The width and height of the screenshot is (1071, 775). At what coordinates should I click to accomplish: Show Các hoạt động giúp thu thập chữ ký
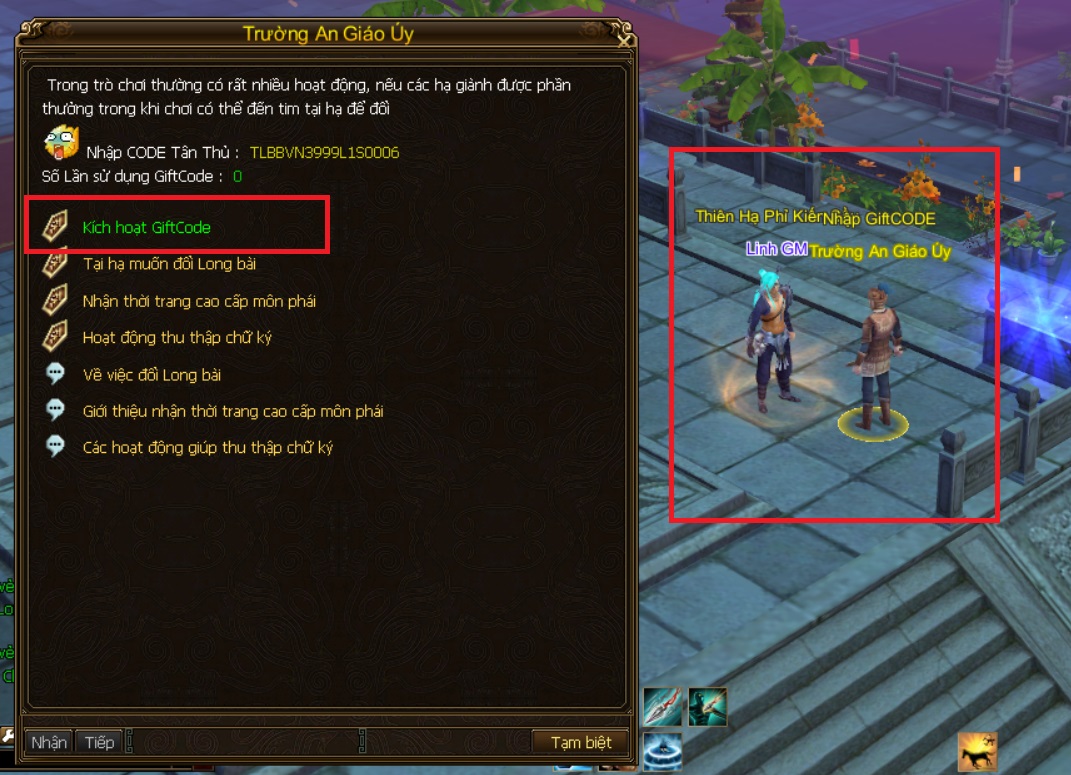(207, 447)
